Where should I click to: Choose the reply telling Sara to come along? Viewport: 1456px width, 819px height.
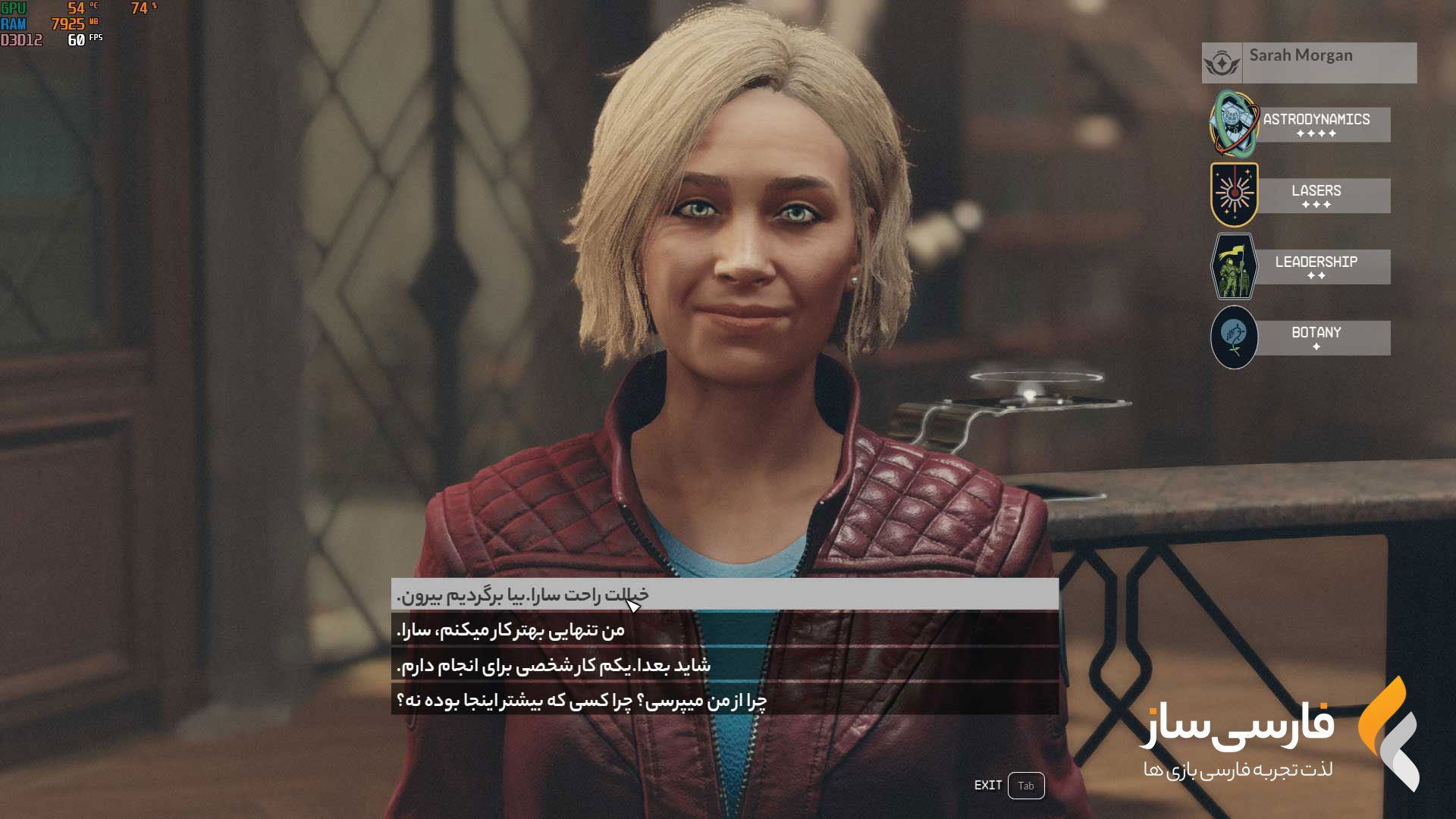[x=724, y=595]
